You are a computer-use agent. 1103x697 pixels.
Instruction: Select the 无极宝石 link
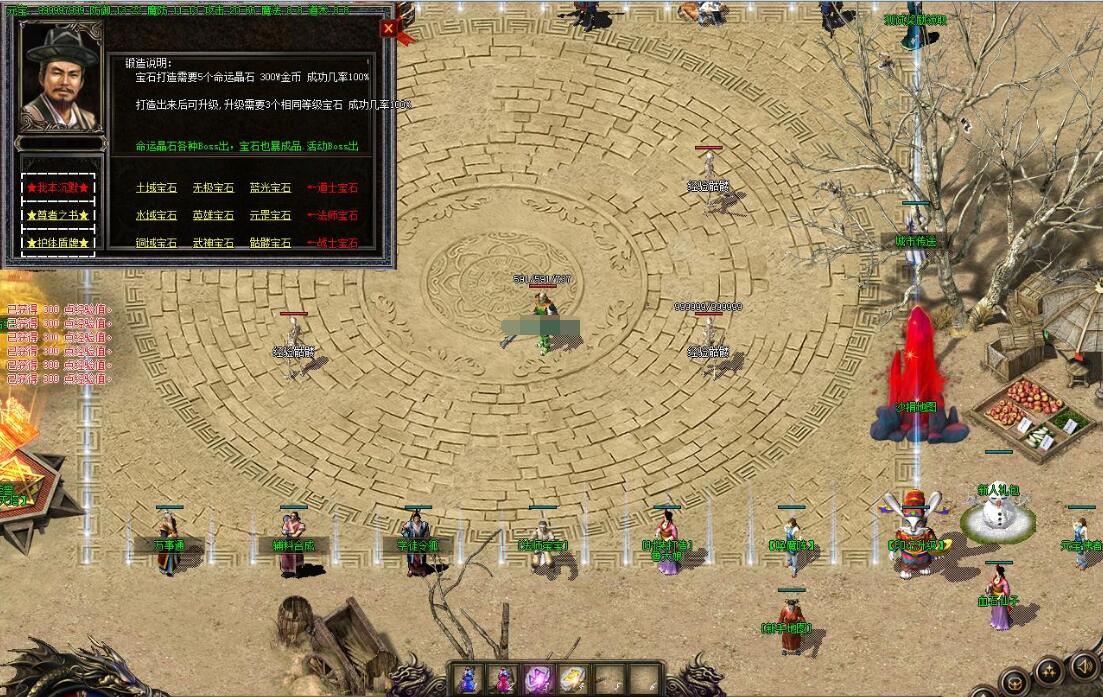point(213,187)
